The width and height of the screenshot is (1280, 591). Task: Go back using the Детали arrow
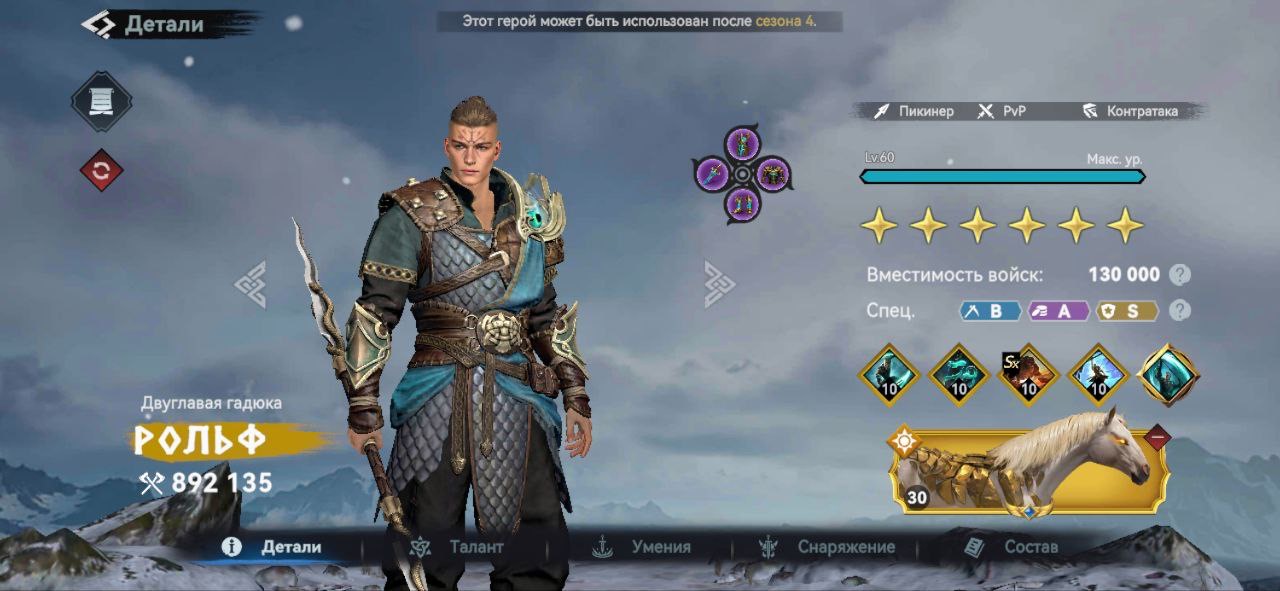pos(98,24)
